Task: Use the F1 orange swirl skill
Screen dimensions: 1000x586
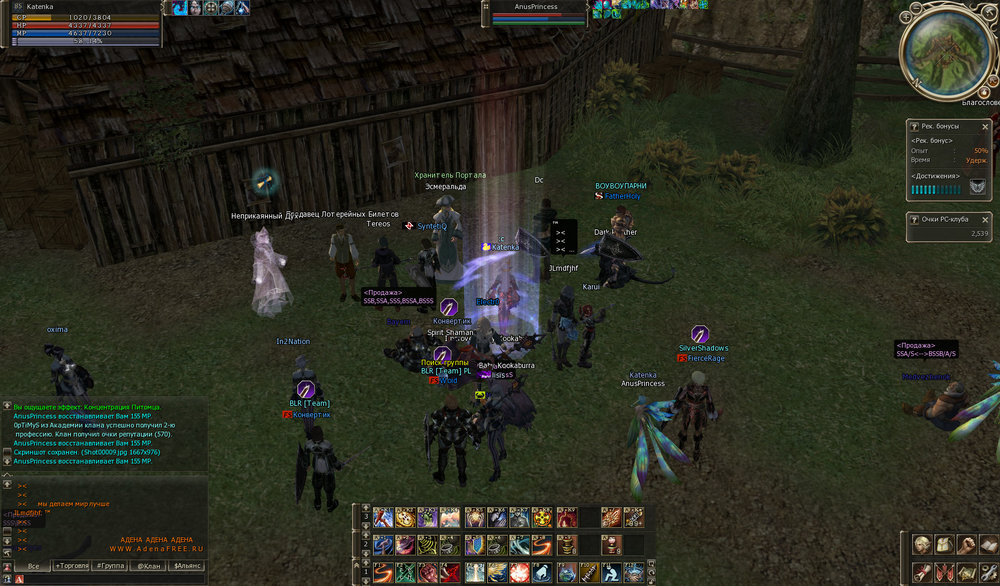Action: point(383,572)
